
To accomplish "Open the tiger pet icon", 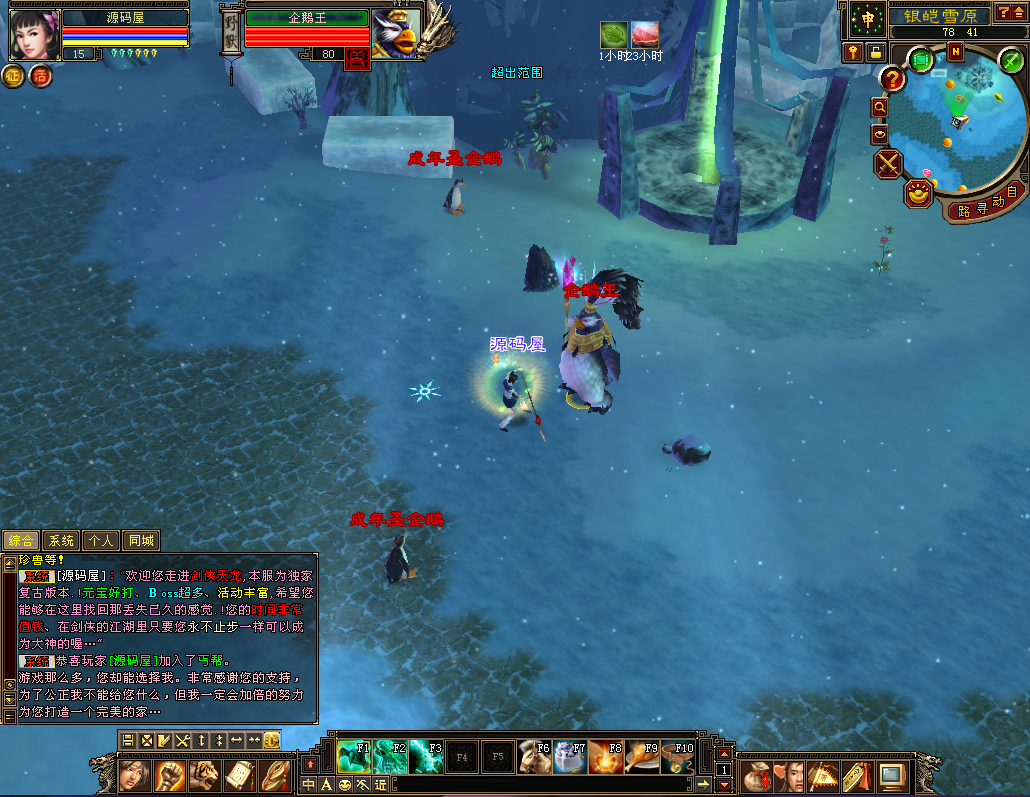I will (x=205, y=775).
